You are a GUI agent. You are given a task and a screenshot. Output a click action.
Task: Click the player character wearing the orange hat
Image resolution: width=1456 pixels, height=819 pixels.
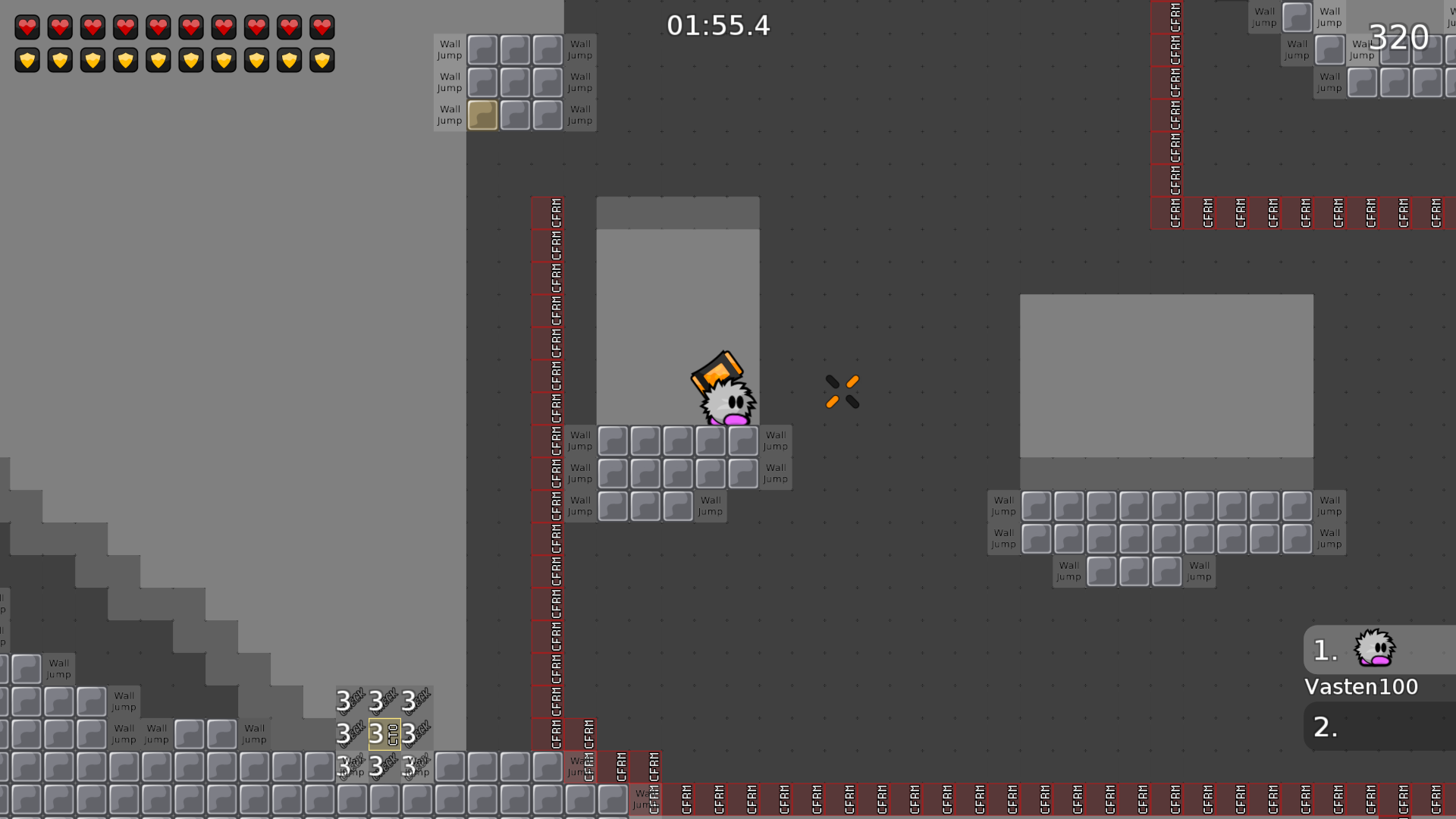pyautogui.click(x=724, y=394)
